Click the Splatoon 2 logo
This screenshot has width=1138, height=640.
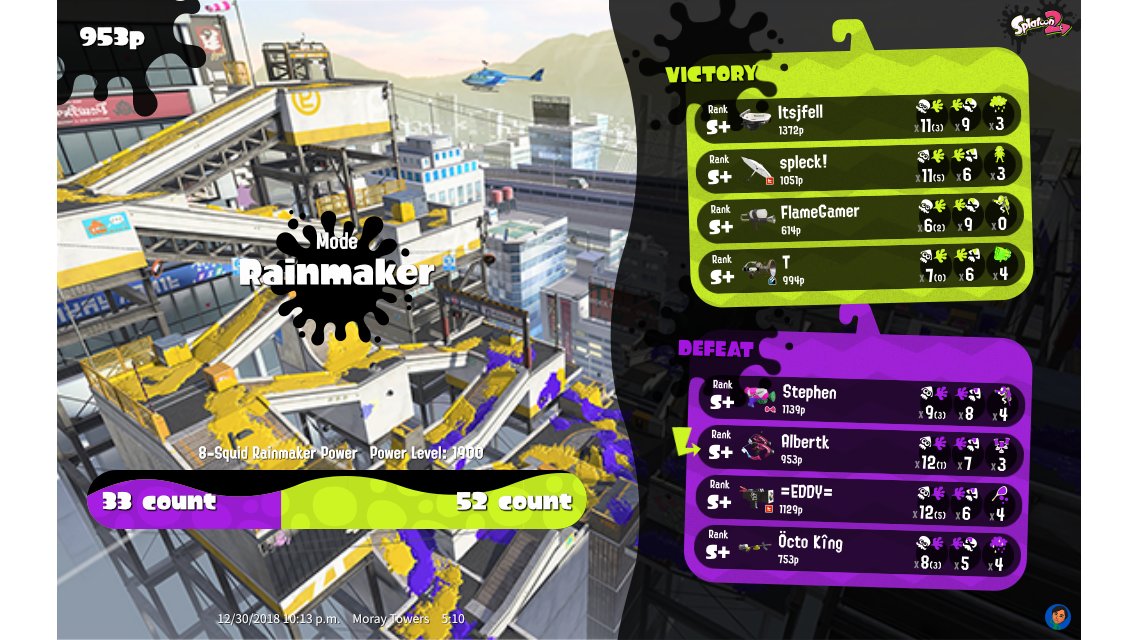(x=1040, y=22)
